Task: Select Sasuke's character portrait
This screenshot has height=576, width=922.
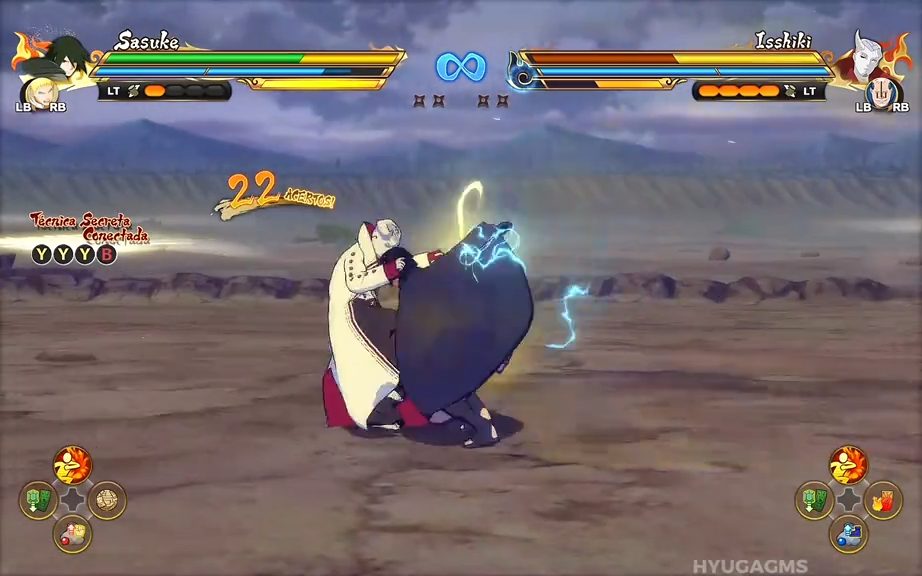Action: click(67, 55)
